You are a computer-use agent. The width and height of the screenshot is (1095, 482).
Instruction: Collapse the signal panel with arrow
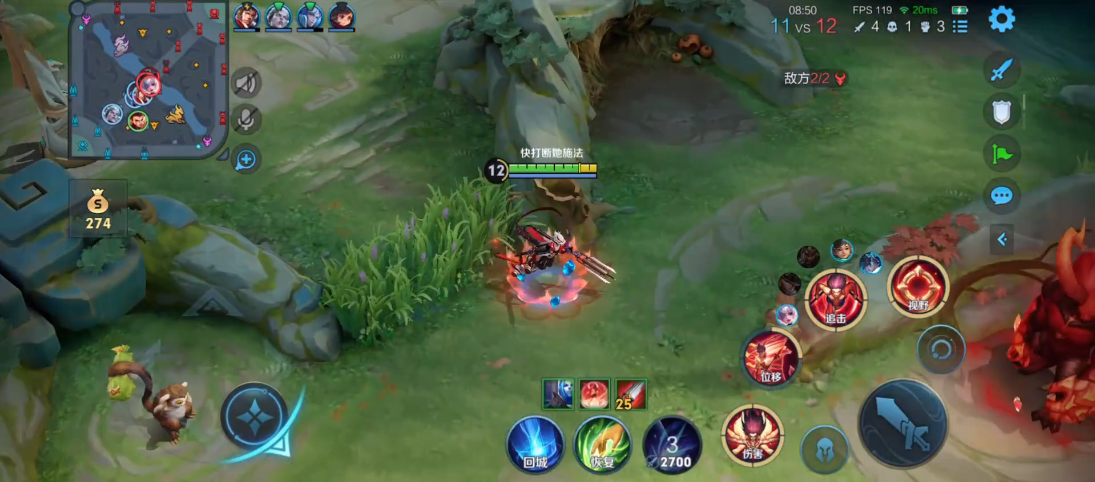tap(1002, 238)
